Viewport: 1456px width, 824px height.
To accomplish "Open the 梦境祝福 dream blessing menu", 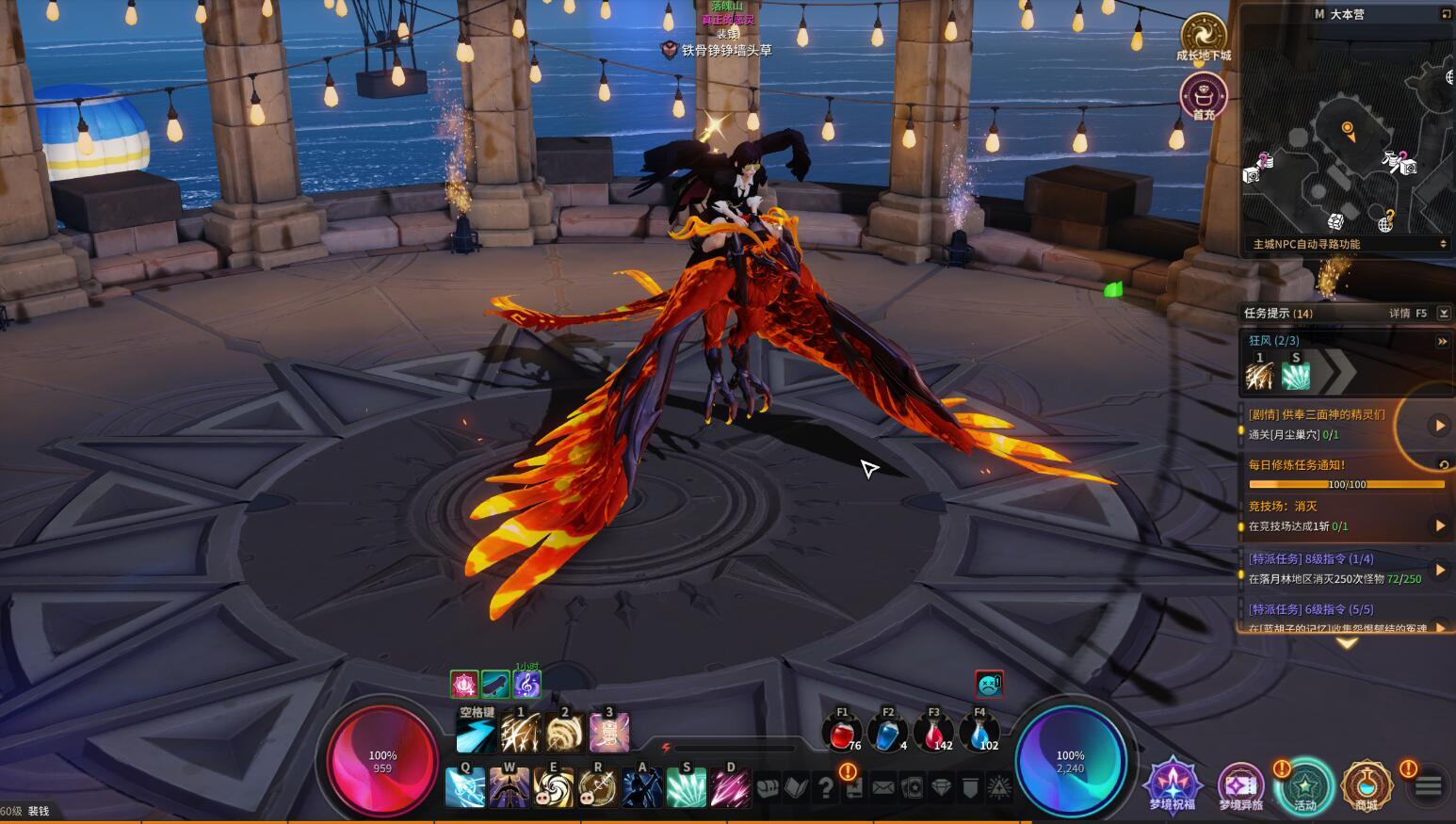I will pos(1172,783).
